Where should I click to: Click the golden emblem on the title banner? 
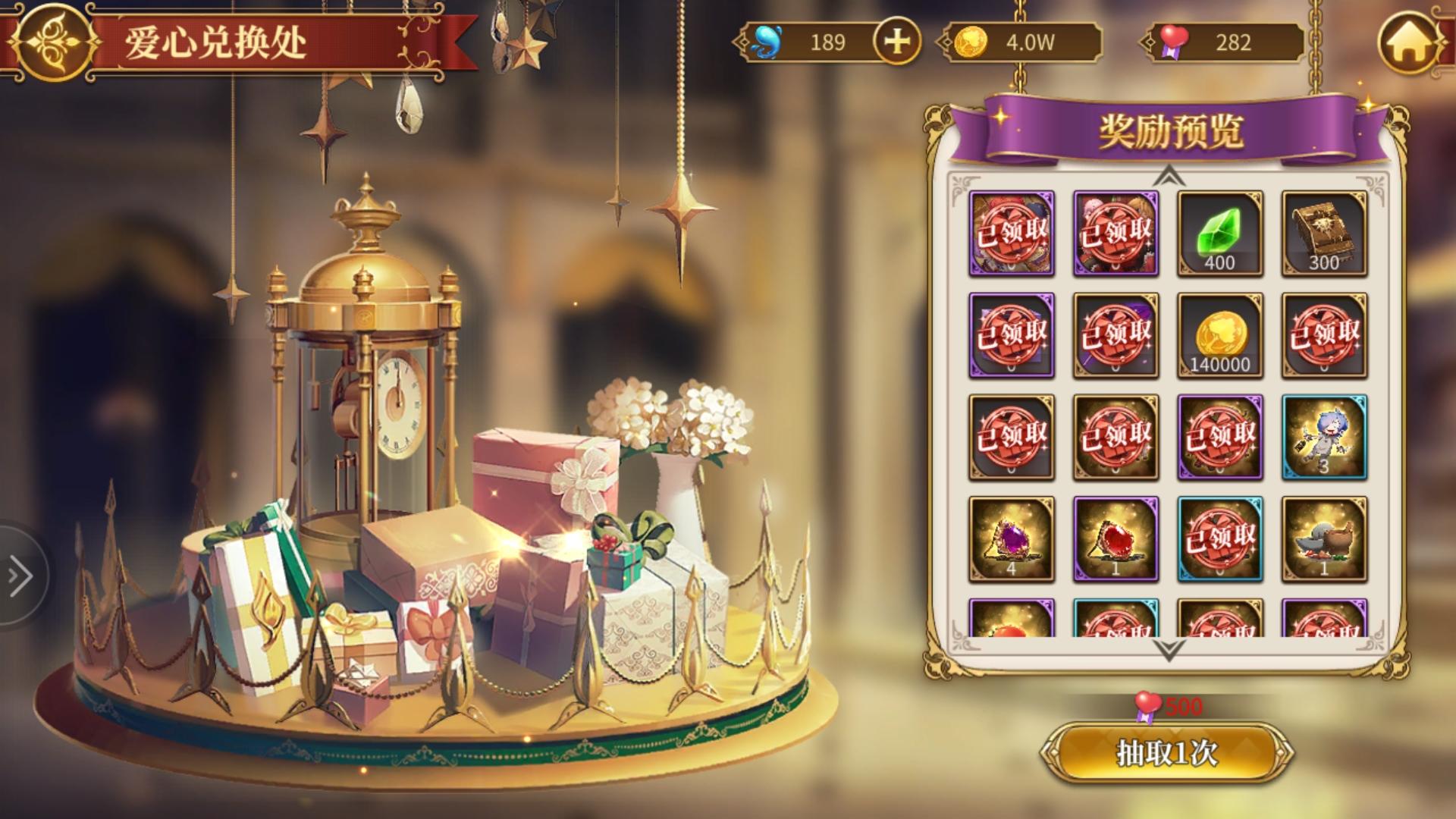(52, 39)
